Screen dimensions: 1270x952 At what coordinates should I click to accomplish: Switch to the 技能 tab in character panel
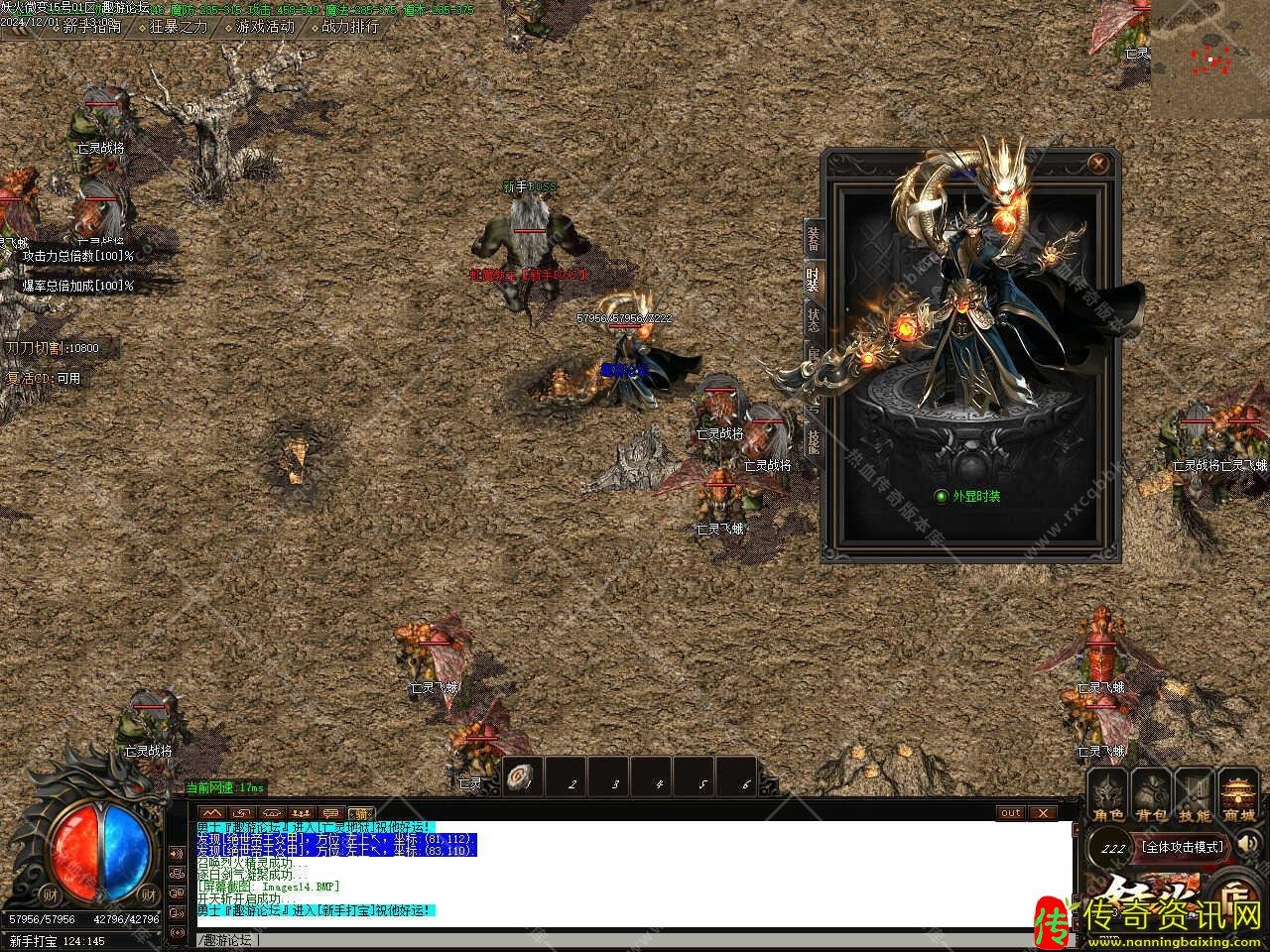pos(813,439)
